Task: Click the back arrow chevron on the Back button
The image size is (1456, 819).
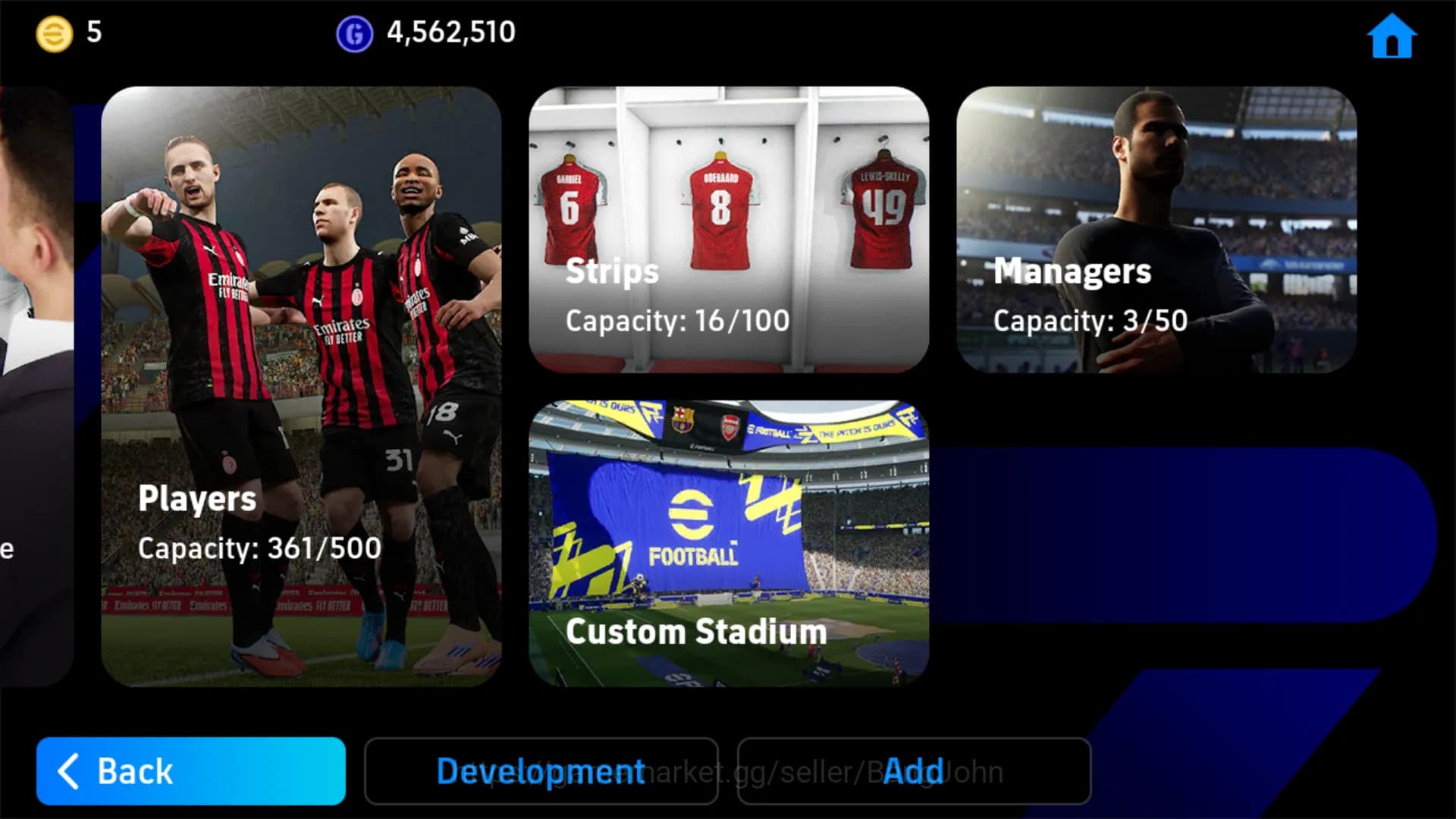Action: (67, 771)
